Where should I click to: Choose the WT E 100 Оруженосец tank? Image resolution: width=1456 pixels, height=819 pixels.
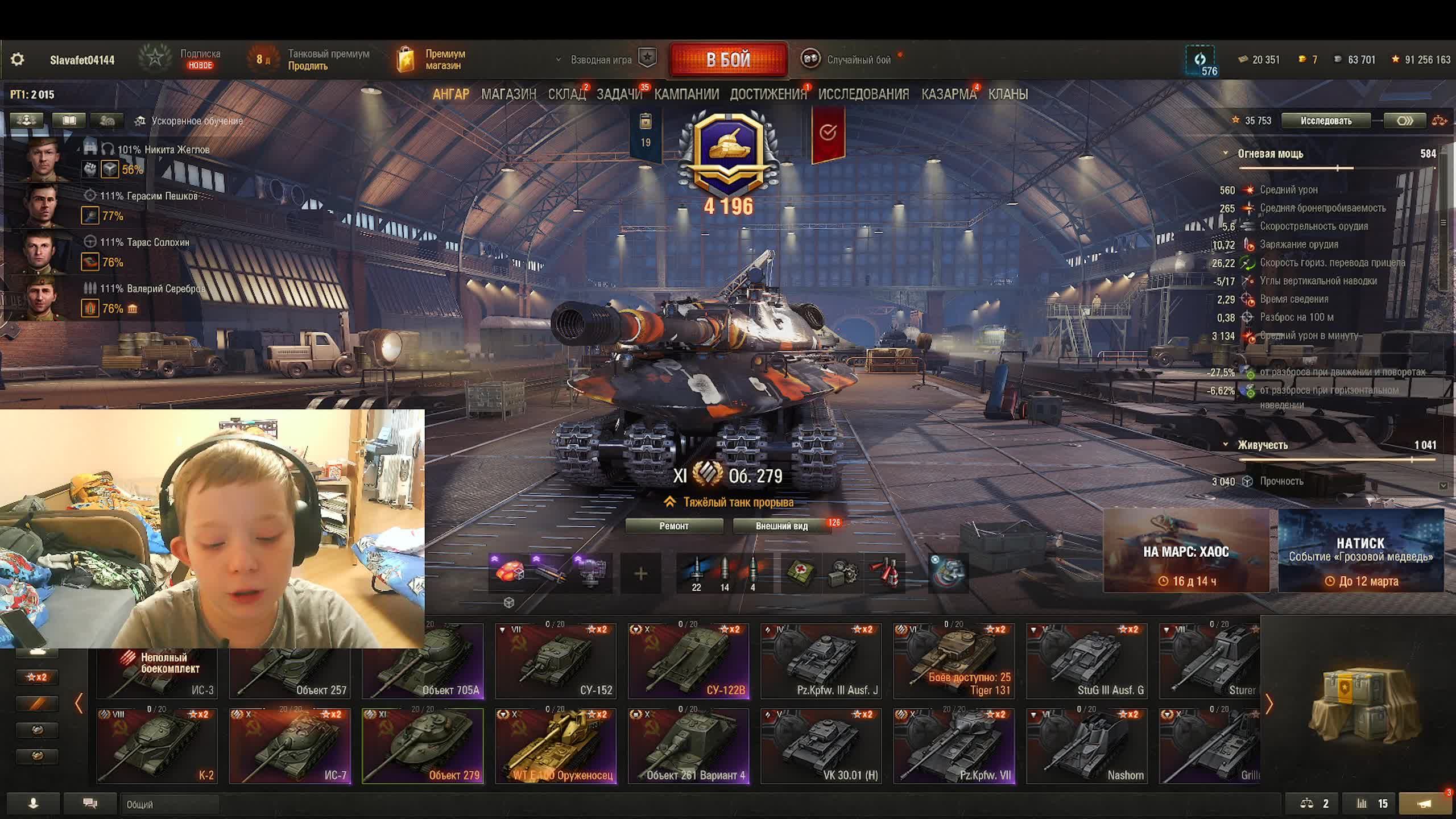point(556,746)
